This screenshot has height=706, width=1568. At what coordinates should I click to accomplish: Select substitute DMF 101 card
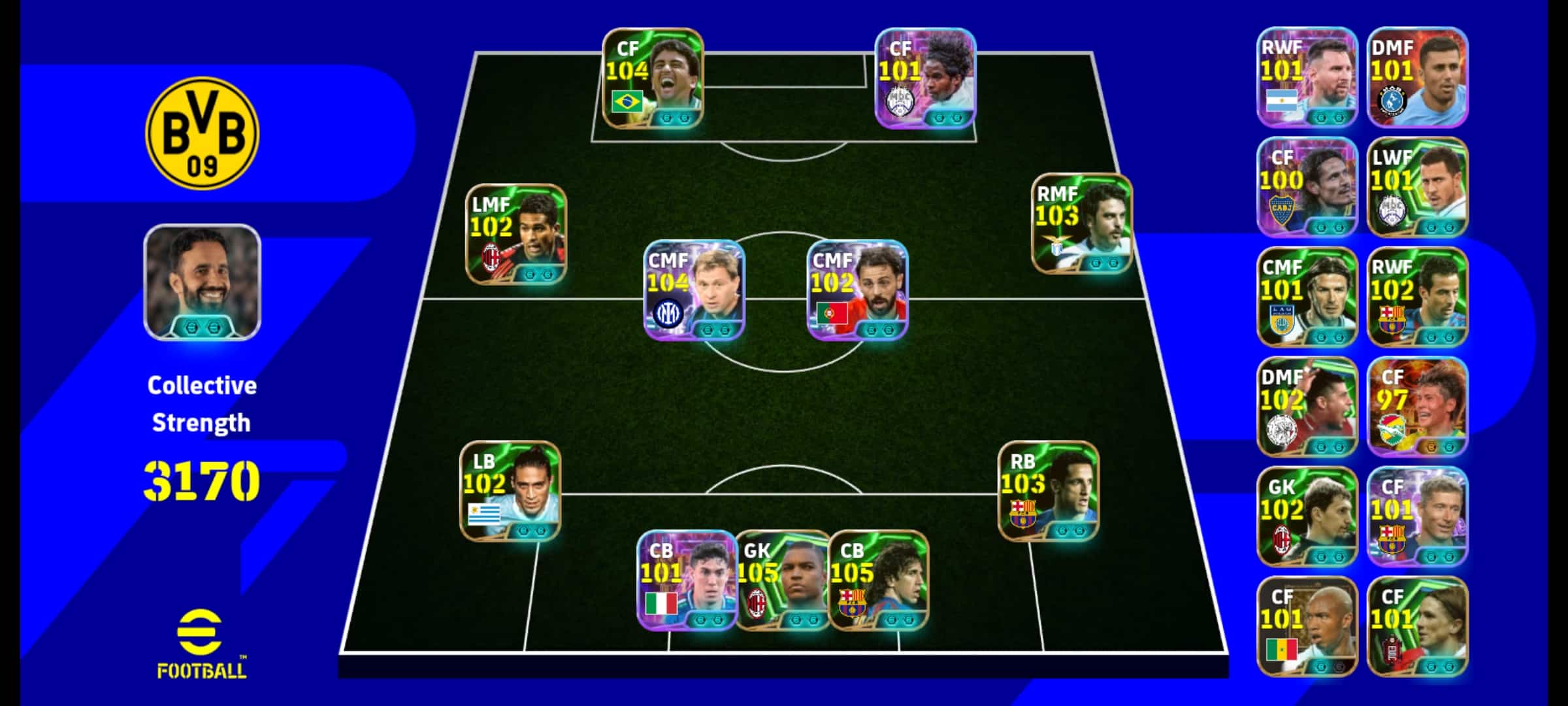(x=1417, y=77)
